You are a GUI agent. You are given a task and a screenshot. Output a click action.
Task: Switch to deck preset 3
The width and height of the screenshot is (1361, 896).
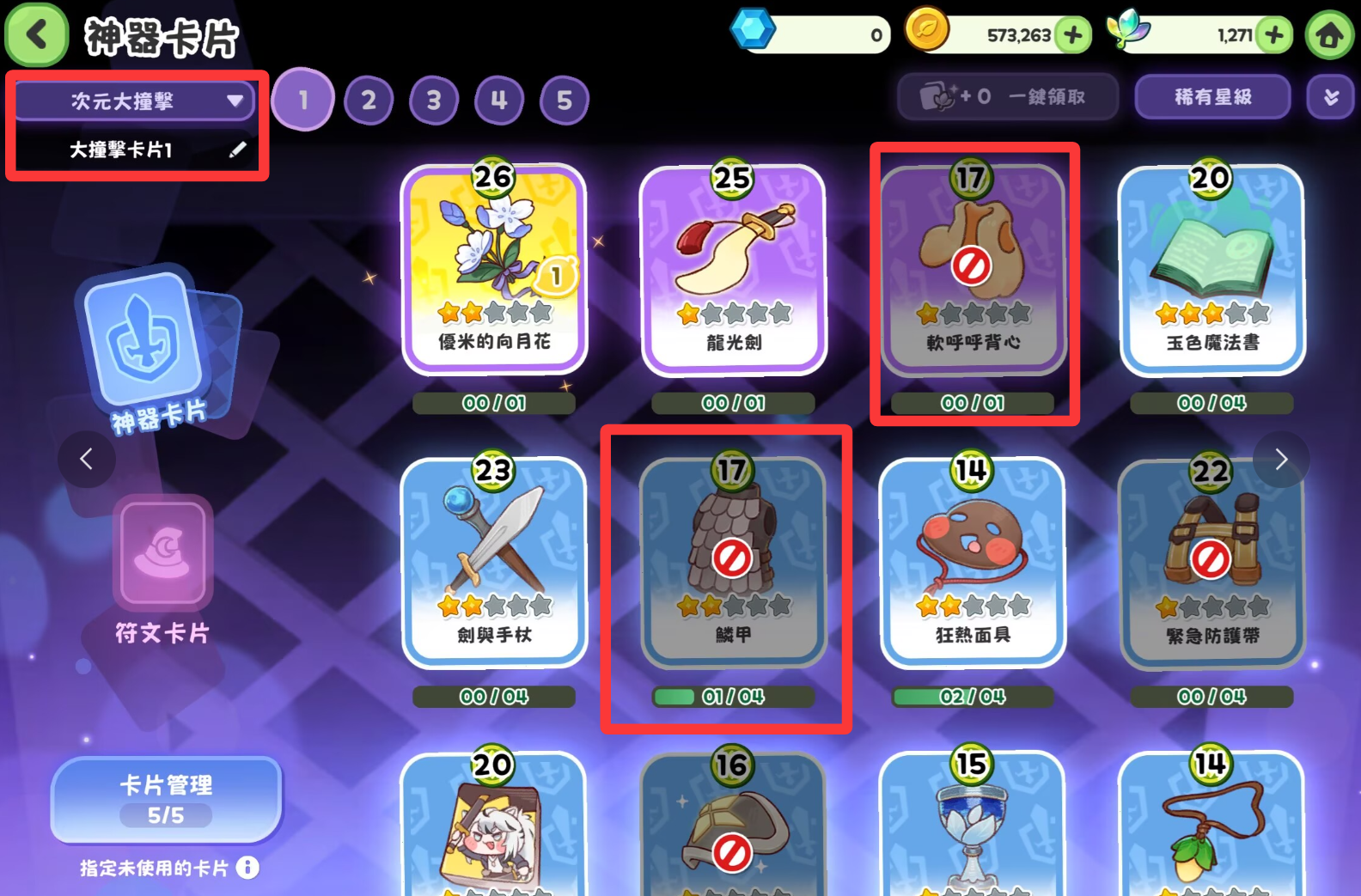tap(434, 101)
